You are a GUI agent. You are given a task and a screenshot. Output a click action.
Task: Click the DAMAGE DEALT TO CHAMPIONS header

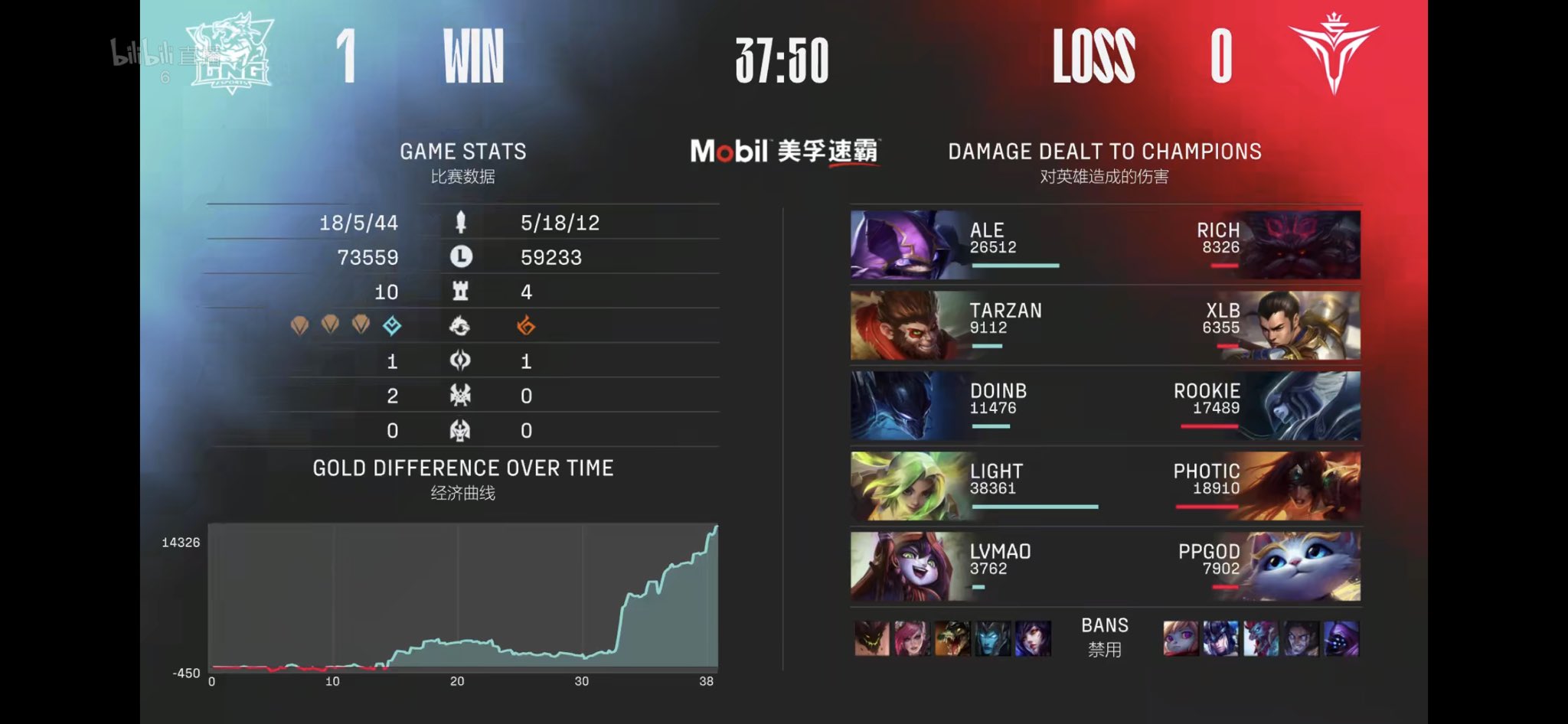(x=1105, y=151)
